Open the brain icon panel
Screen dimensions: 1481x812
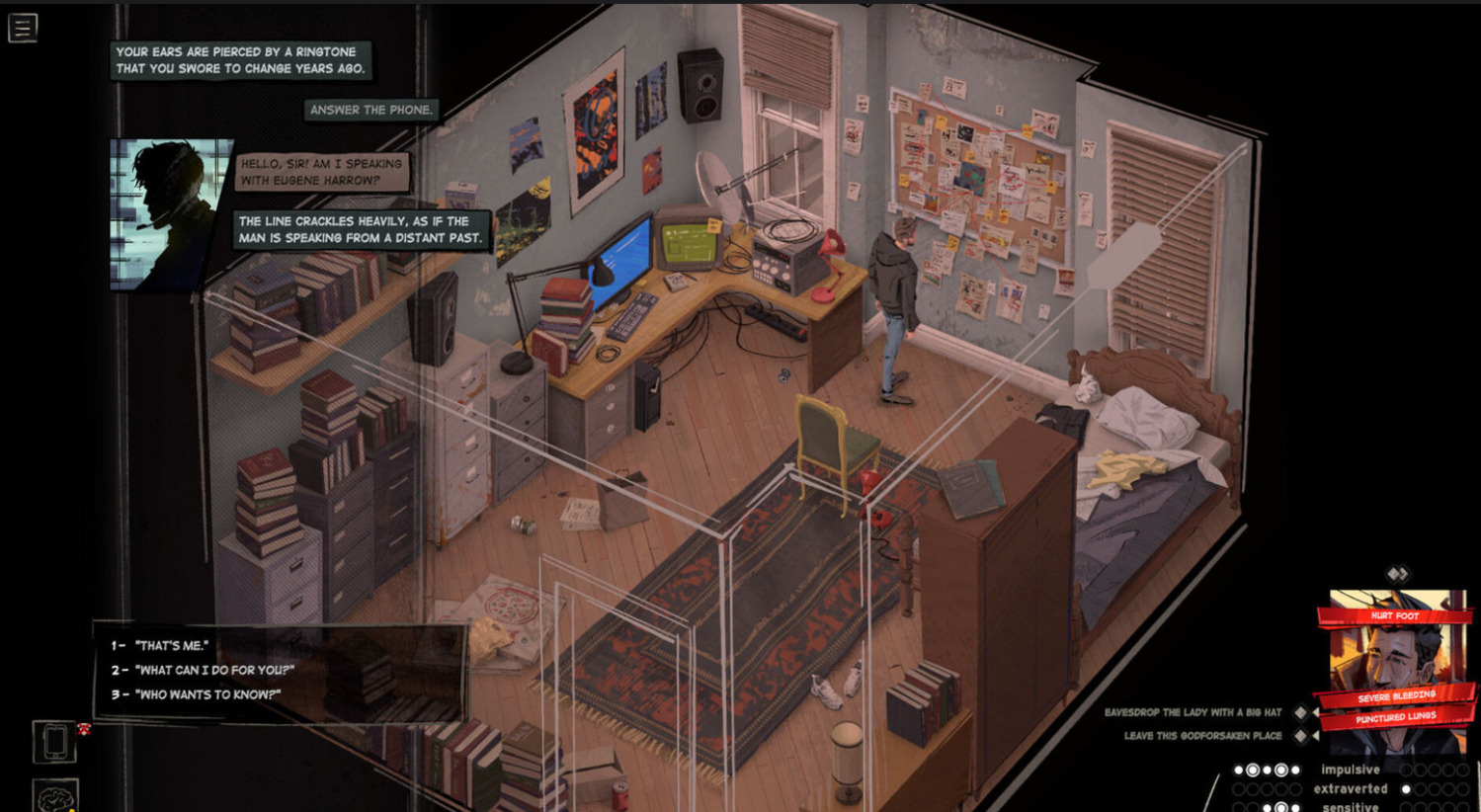pyautogui.click(x=54, y=796)
